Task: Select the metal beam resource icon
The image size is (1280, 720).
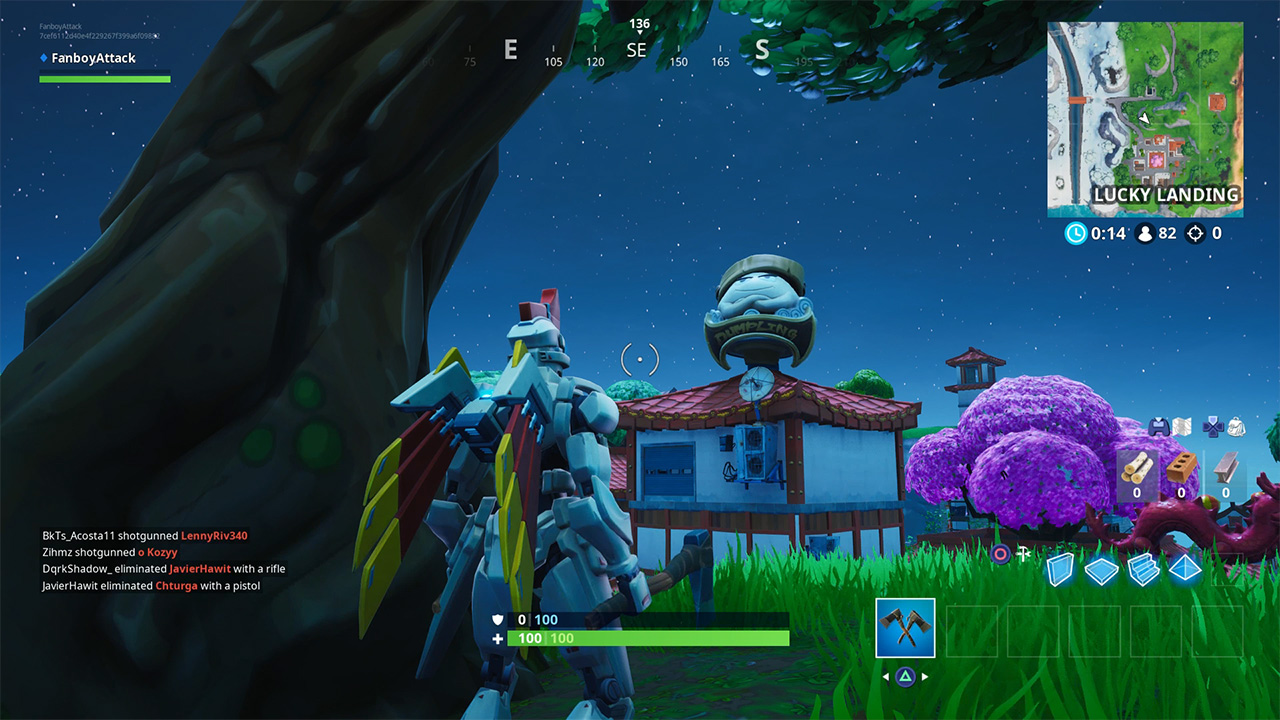Action: tap(1225, 470)
